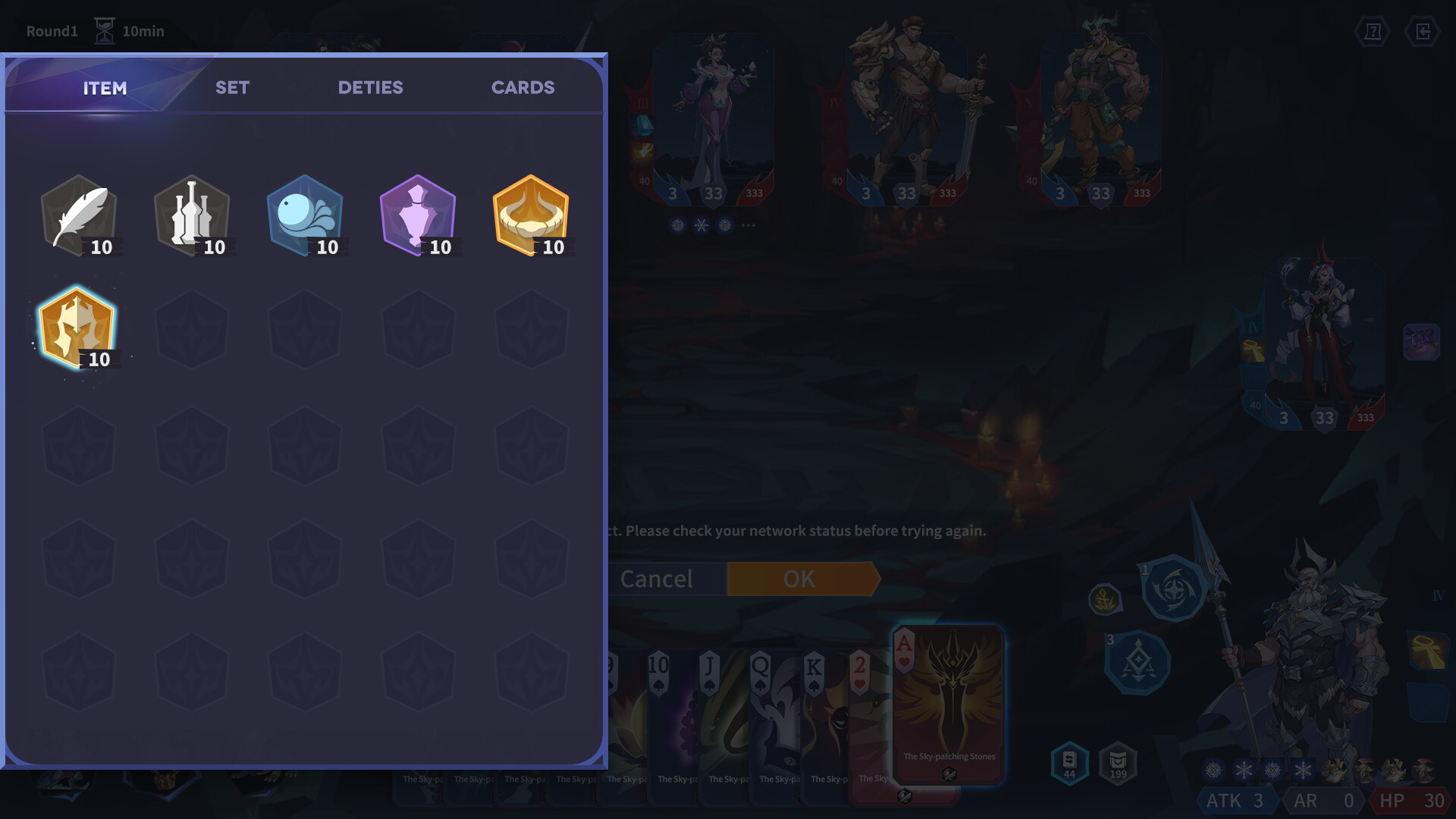Select the white bottles item icon
The width and height of the screenshot is (1456, 819).
click(192, 215)
